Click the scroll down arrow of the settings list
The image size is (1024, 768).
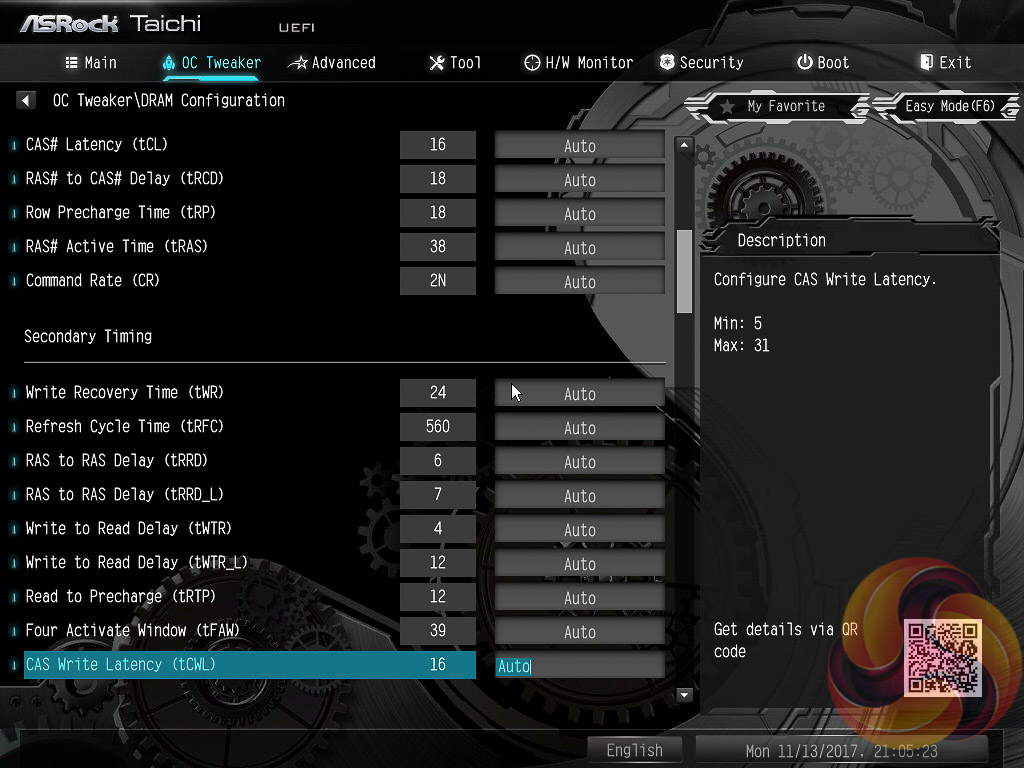[x=685, y=694]
